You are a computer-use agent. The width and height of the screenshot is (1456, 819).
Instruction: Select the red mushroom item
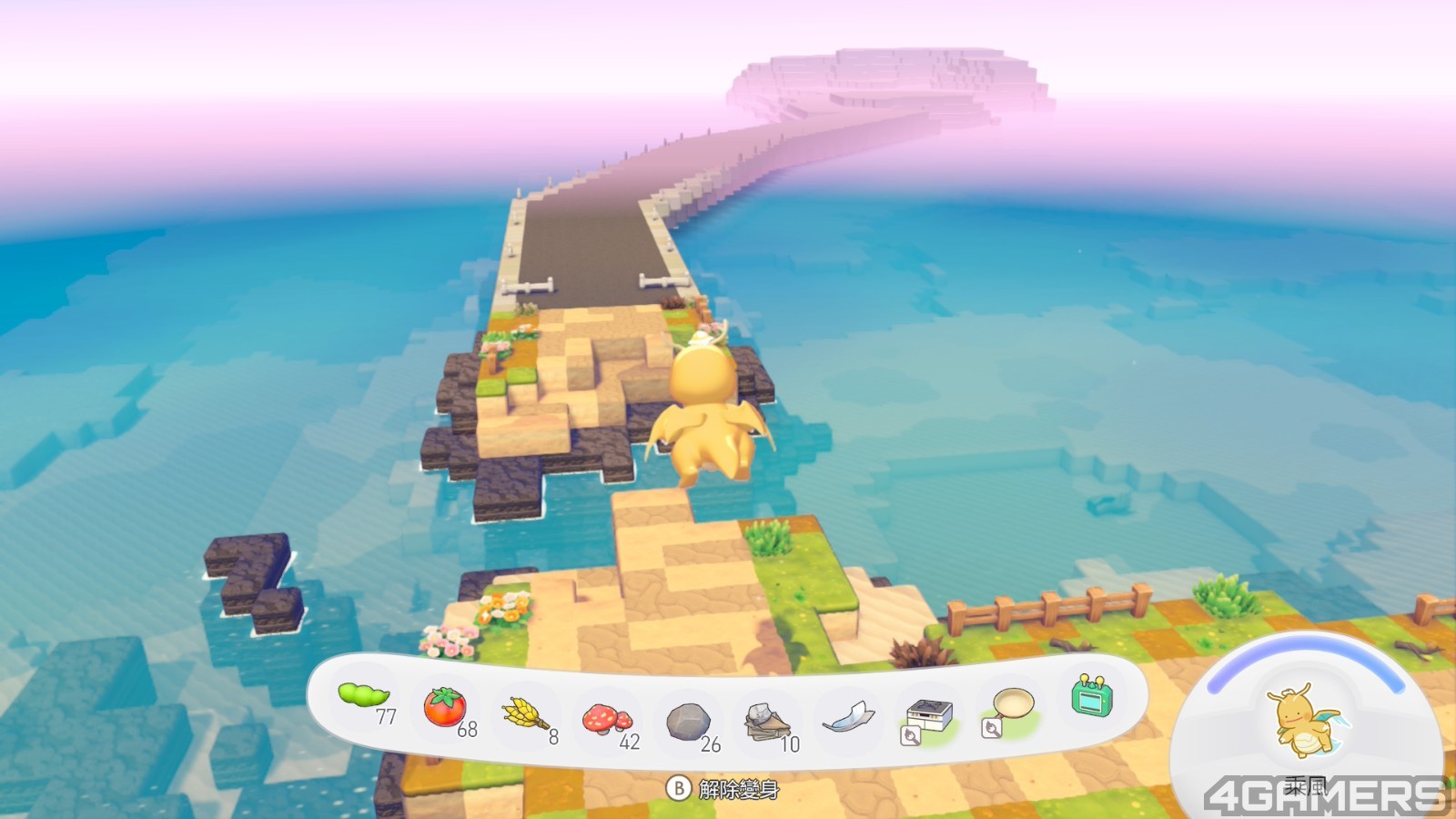click(606, 719)
